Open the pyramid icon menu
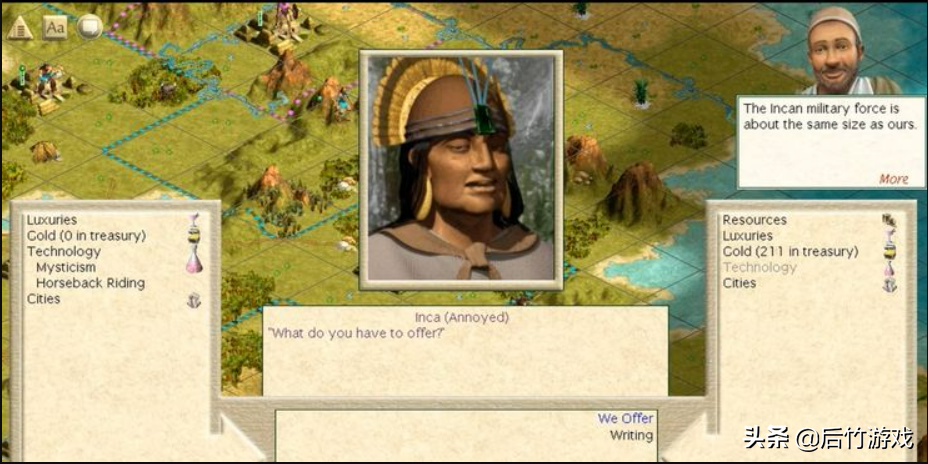Image resolution: width=928 pixels, height=464 pixels. tap(20, 27)
